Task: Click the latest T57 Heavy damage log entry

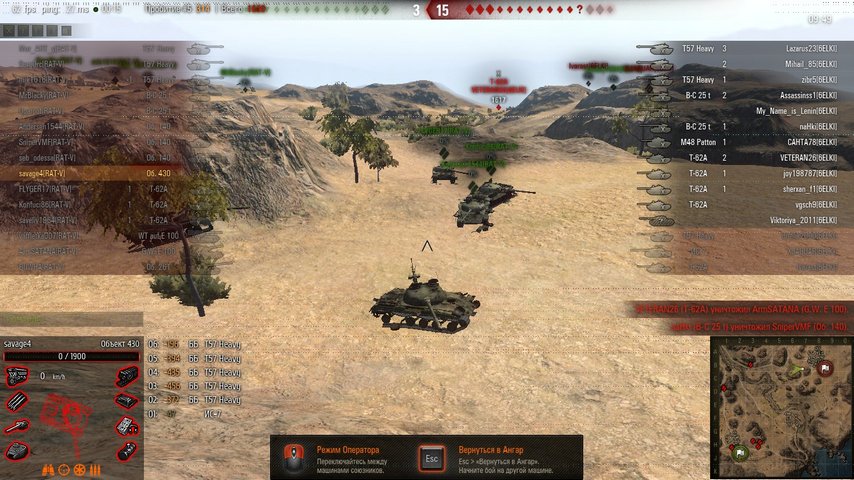Action: (x=195, y=344)
